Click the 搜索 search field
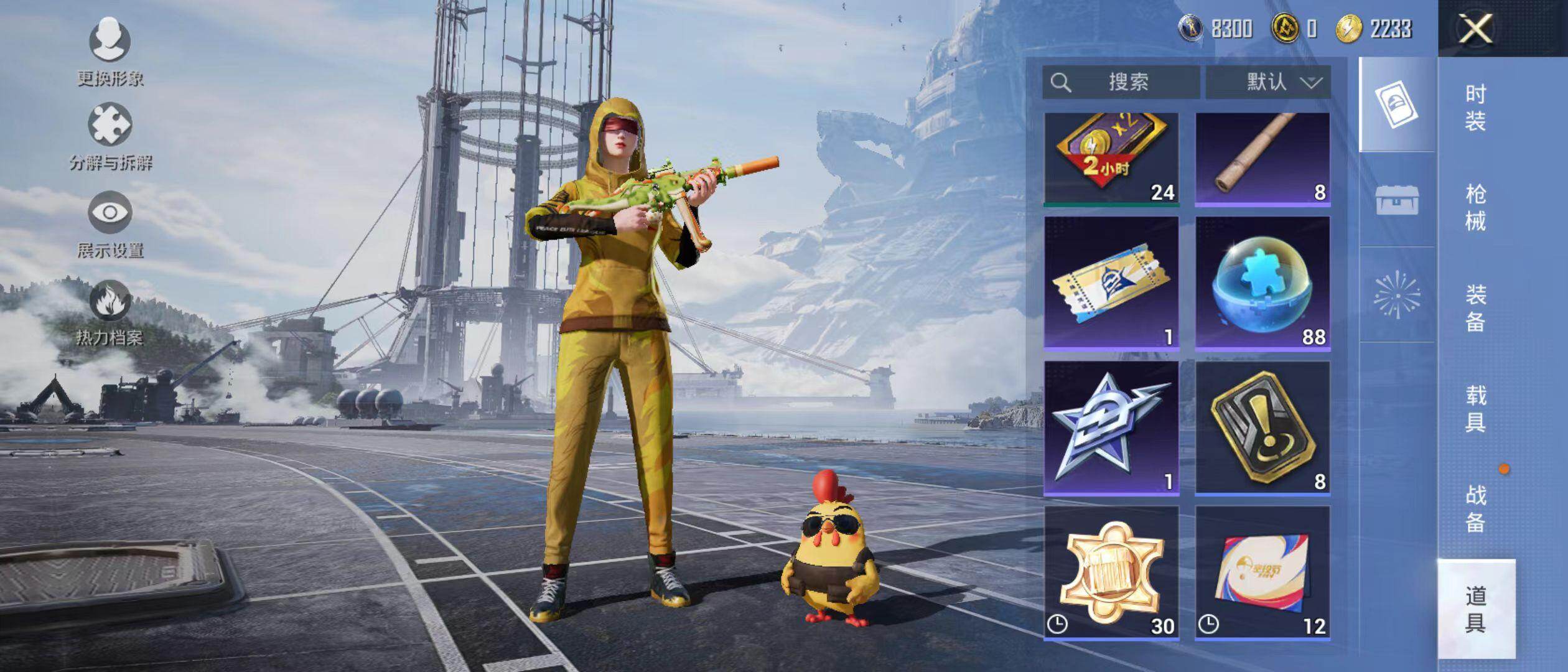This screenshot has width=1568, height=672. tap(1121, 82)
